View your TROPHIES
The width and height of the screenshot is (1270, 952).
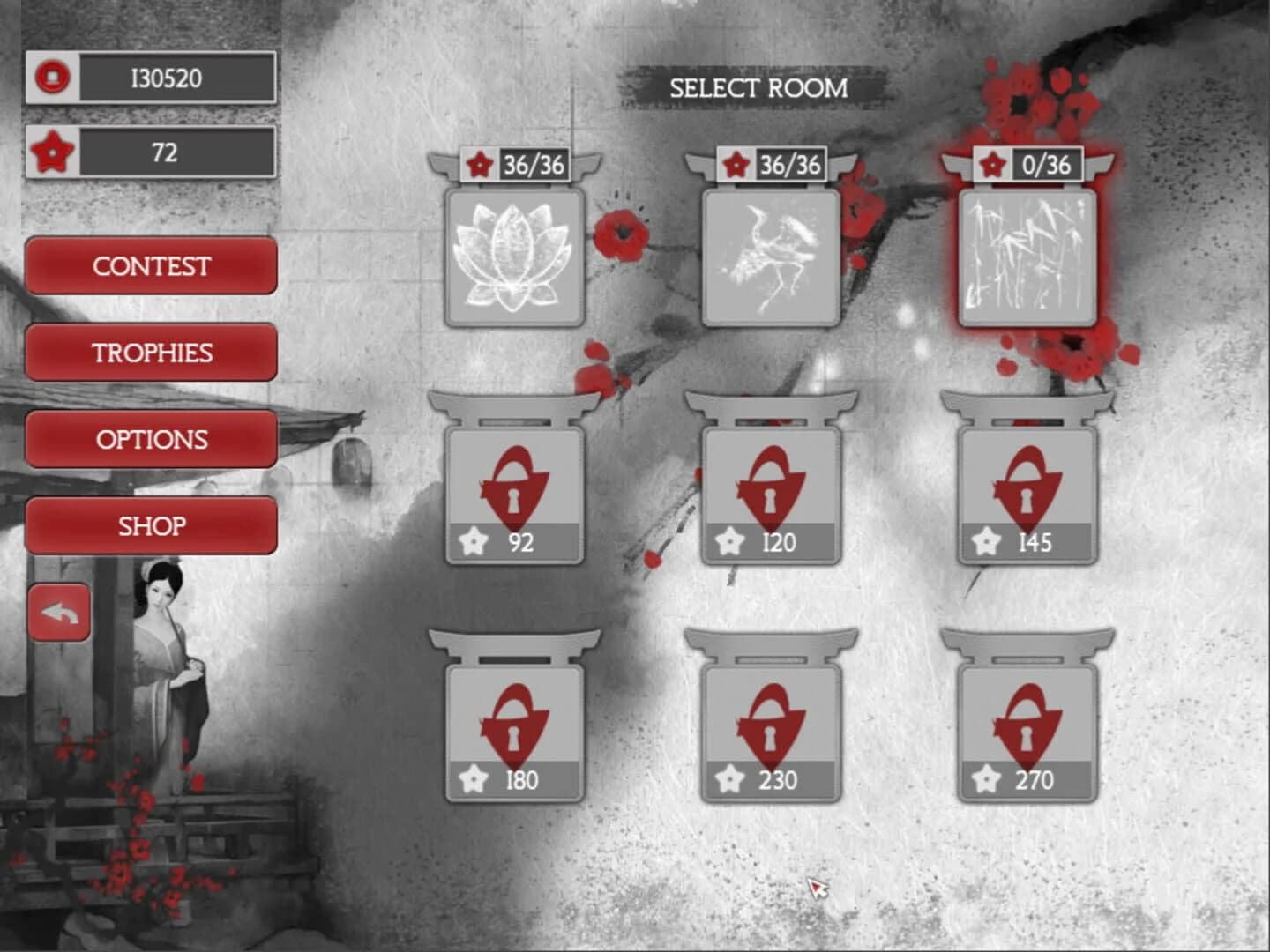pyautogui.click(x=151, y=352)
